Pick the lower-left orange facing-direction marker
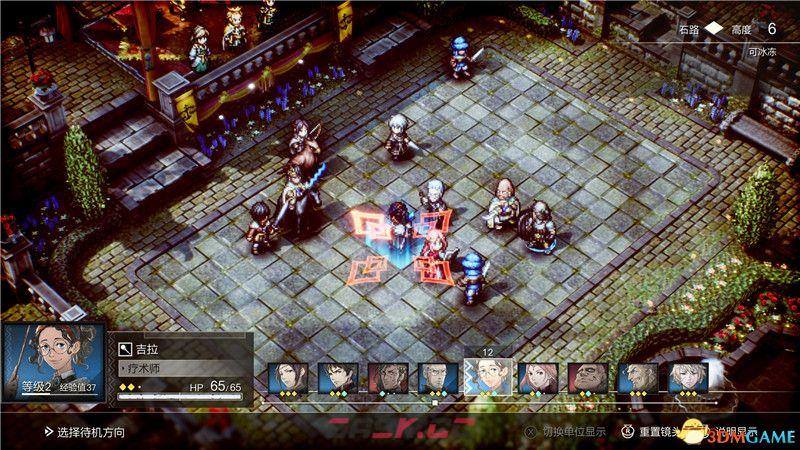This screenshot has height=450, width=800. pos(374,267)
